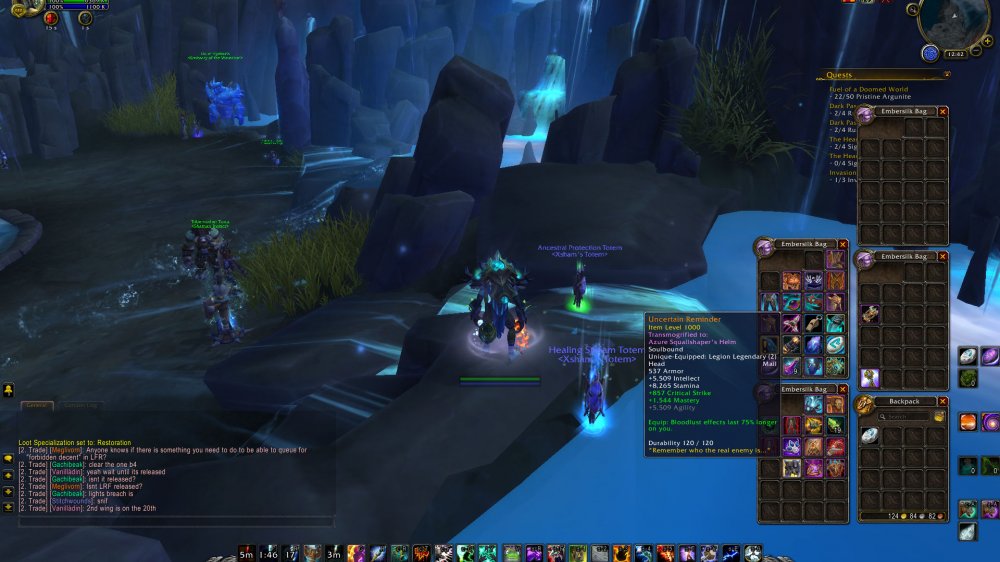Close the Backpack window
Viewport: 1000px width, 562px height.
point(942,402)
